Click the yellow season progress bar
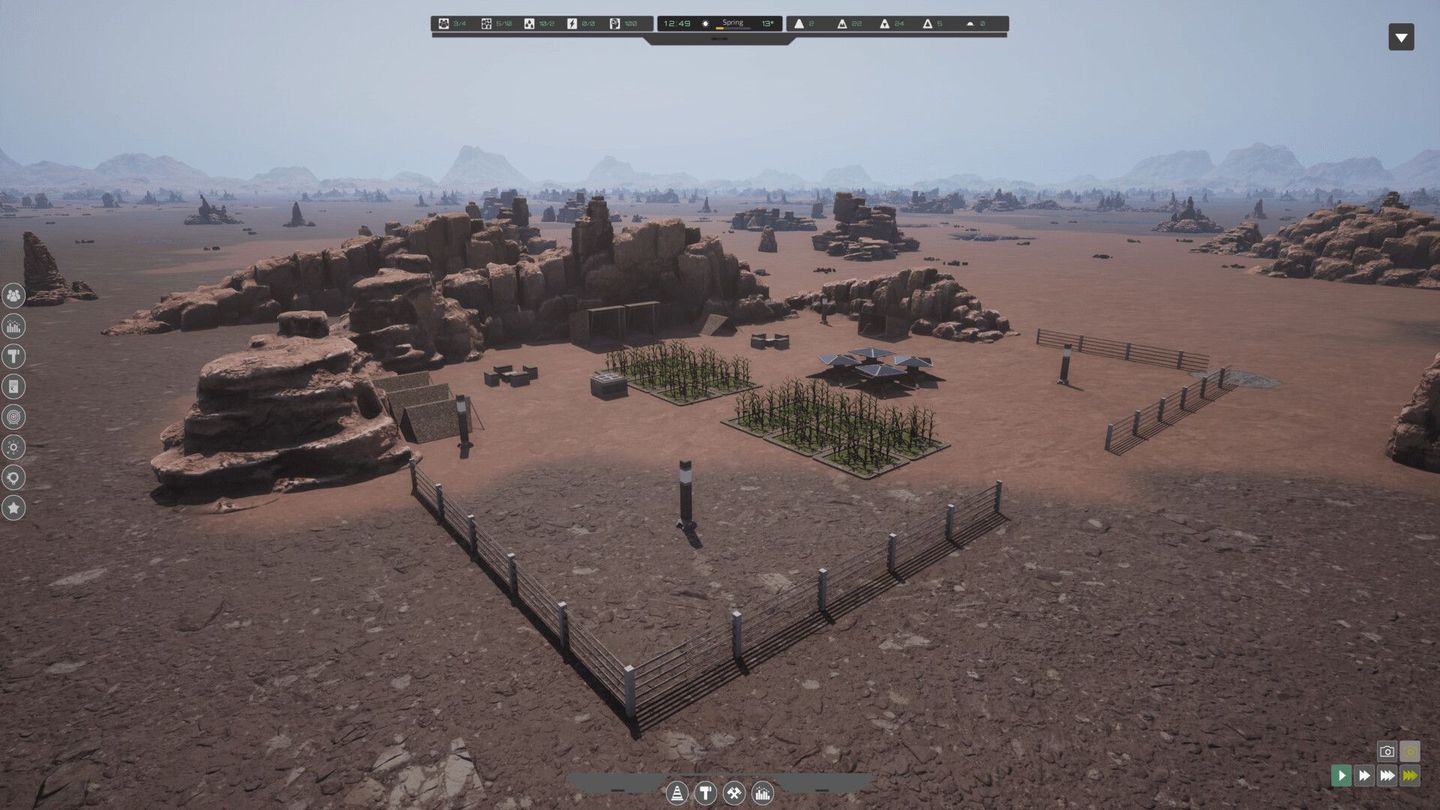Screen dimensions: 1440x810 coord(719,29)
